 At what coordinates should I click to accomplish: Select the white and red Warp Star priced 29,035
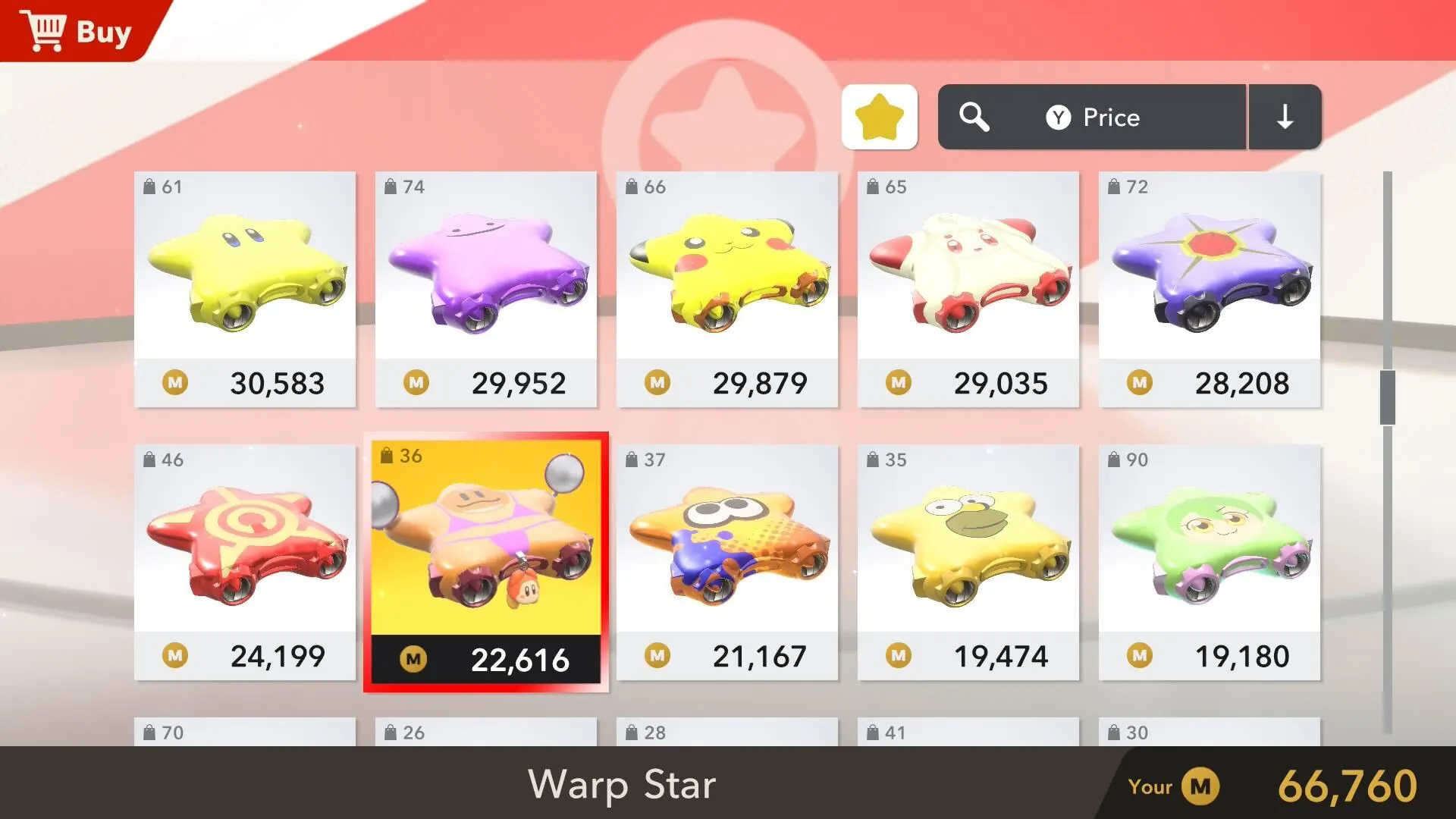tap(968, 289)
